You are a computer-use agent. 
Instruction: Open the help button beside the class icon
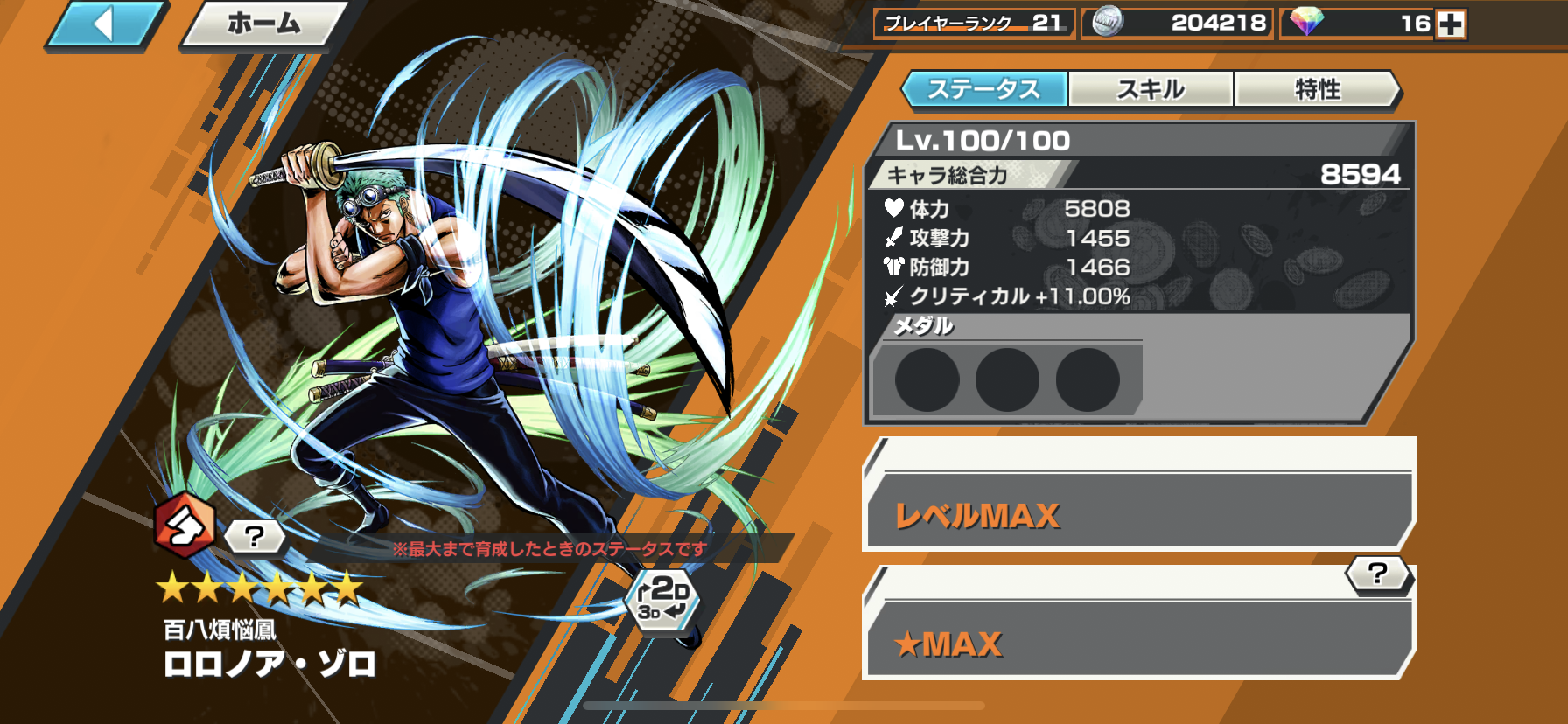point(255,536)
